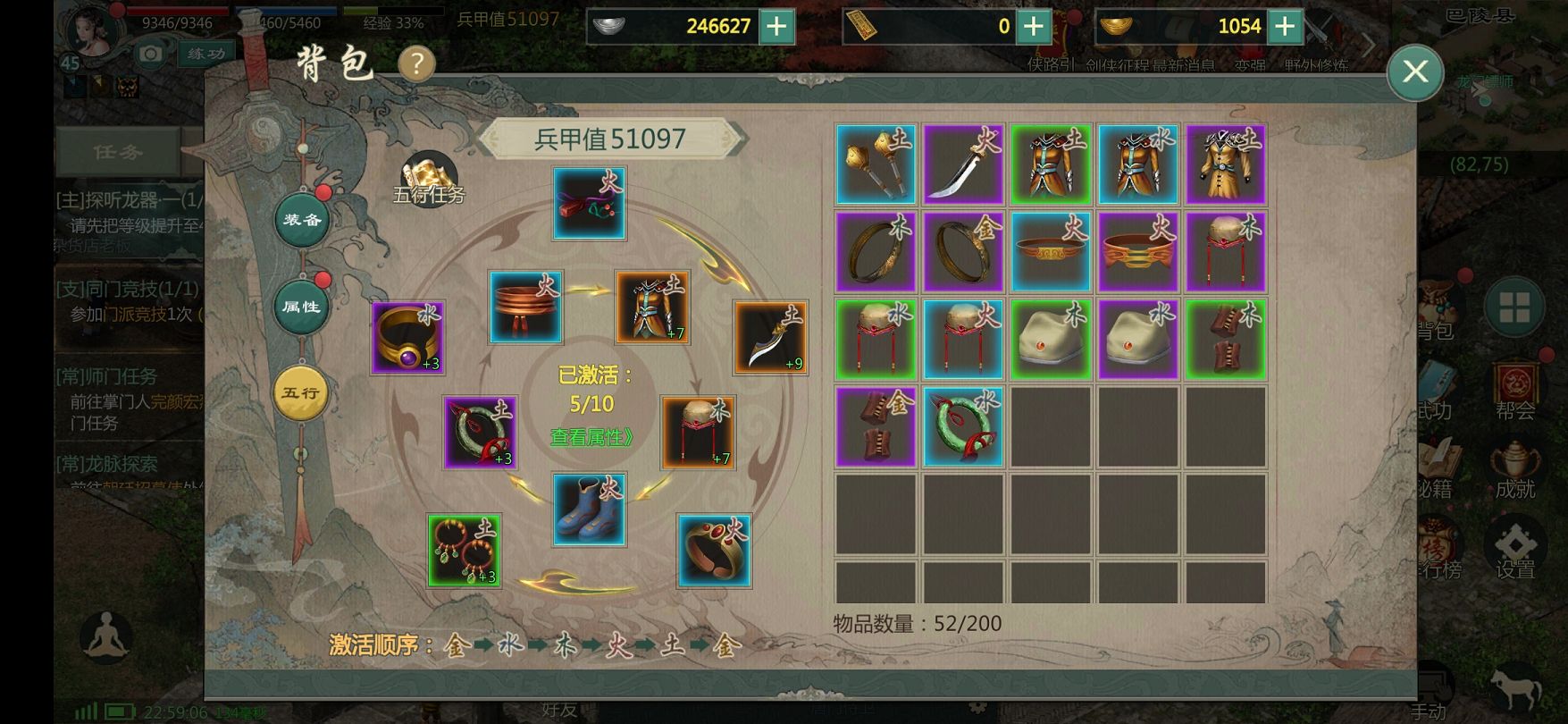Choose the equipped blue boots slot
The height and width of the screenshot is (724, 1568).
point(589,509)
